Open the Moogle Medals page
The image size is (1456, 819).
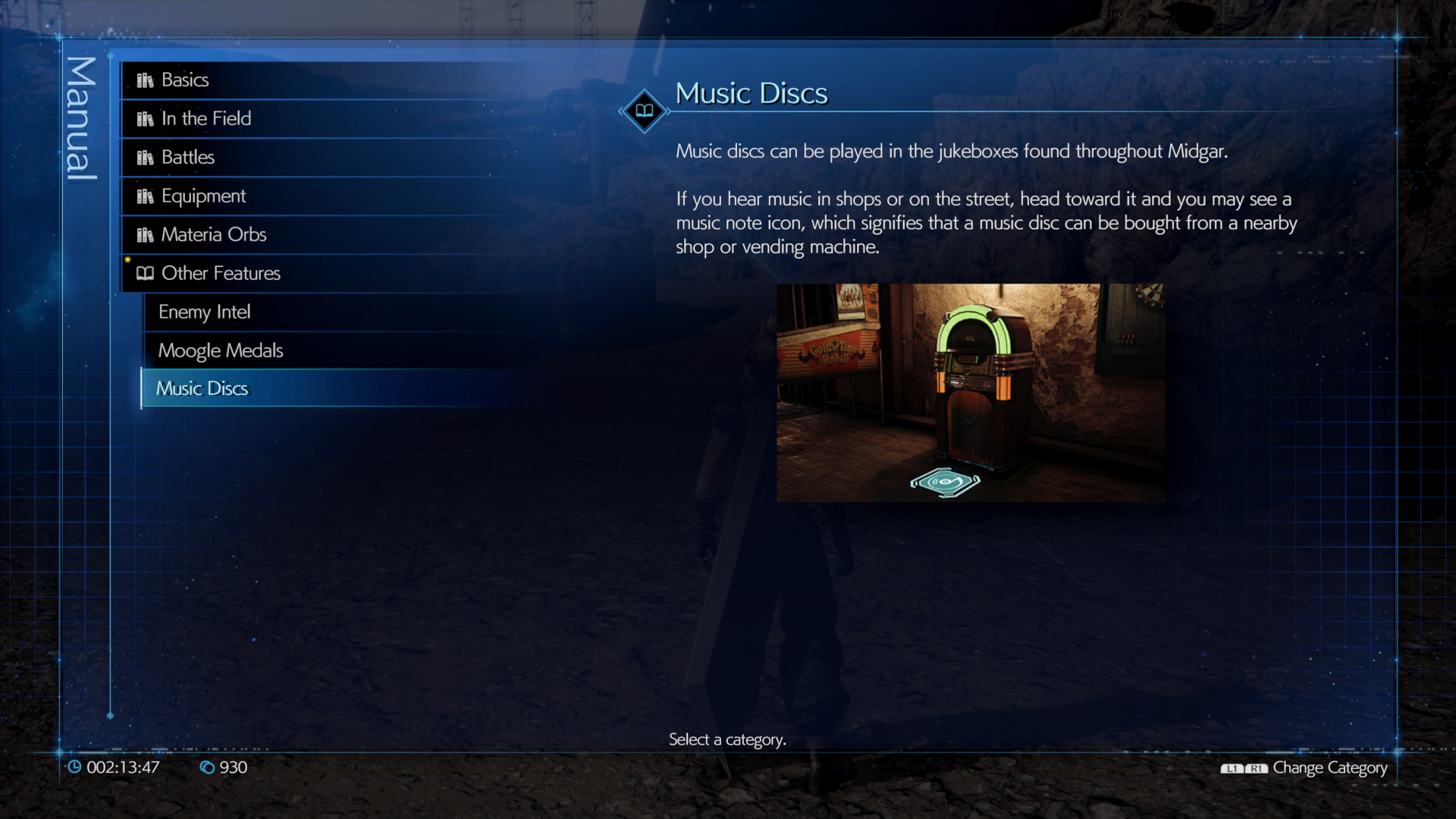pyautogui.click(x=220, y=350)
